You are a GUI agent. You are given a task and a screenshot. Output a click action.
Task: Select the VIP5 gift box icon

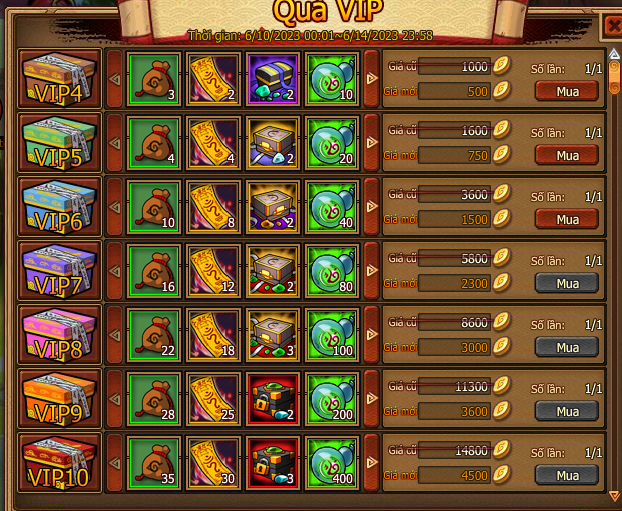click(x=60, y=142)
